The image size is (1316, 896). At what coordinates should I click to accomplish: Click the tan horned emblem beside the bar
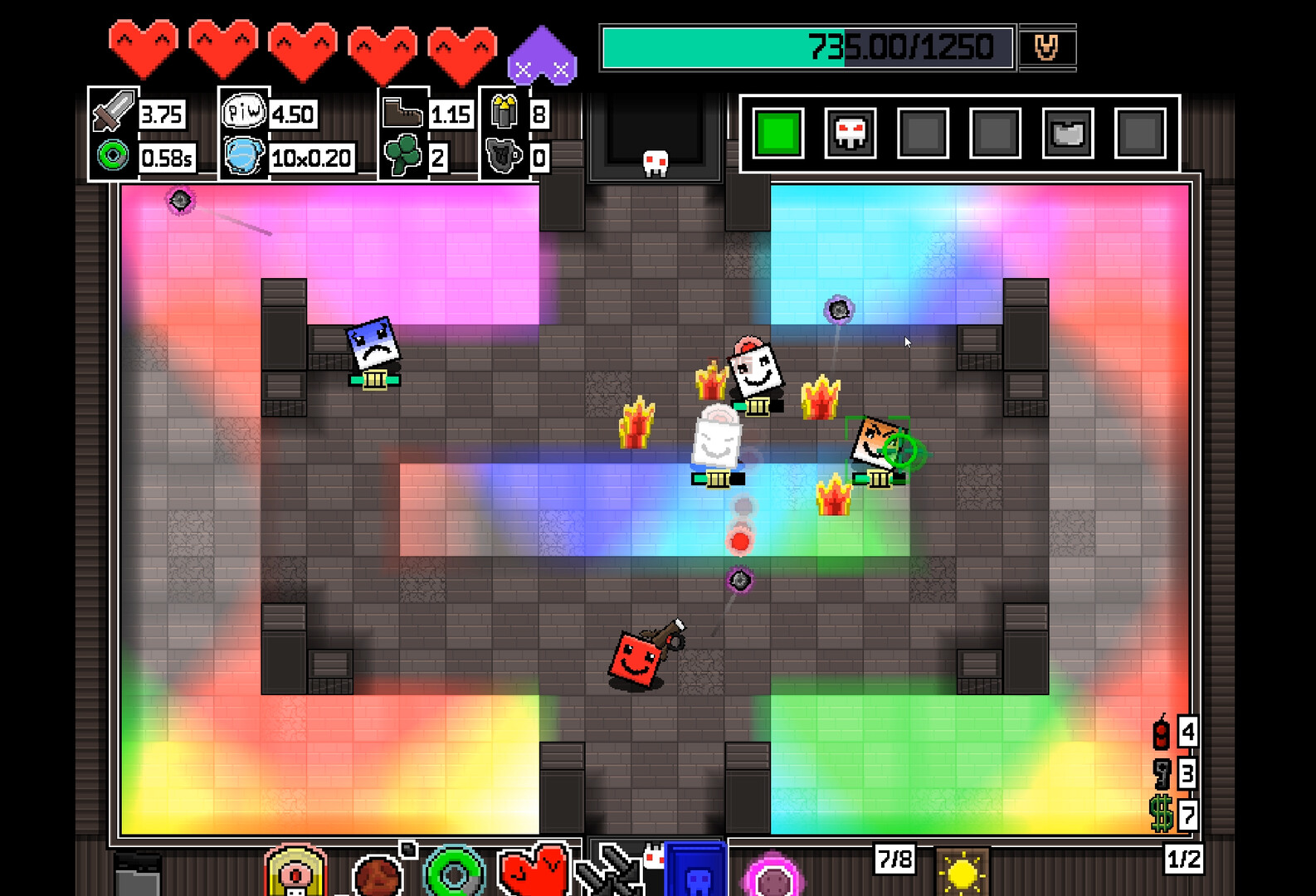1046,47
